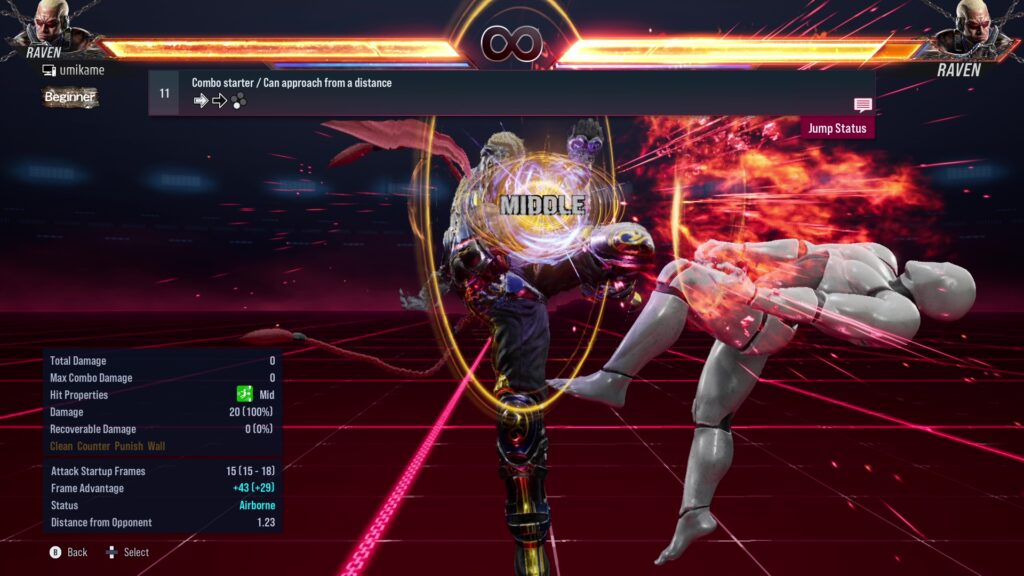Image resolution: width=1024 pixels, height=576 pixels.
Task: Click the pink speech bubble icon
Action: coord(862,105)
